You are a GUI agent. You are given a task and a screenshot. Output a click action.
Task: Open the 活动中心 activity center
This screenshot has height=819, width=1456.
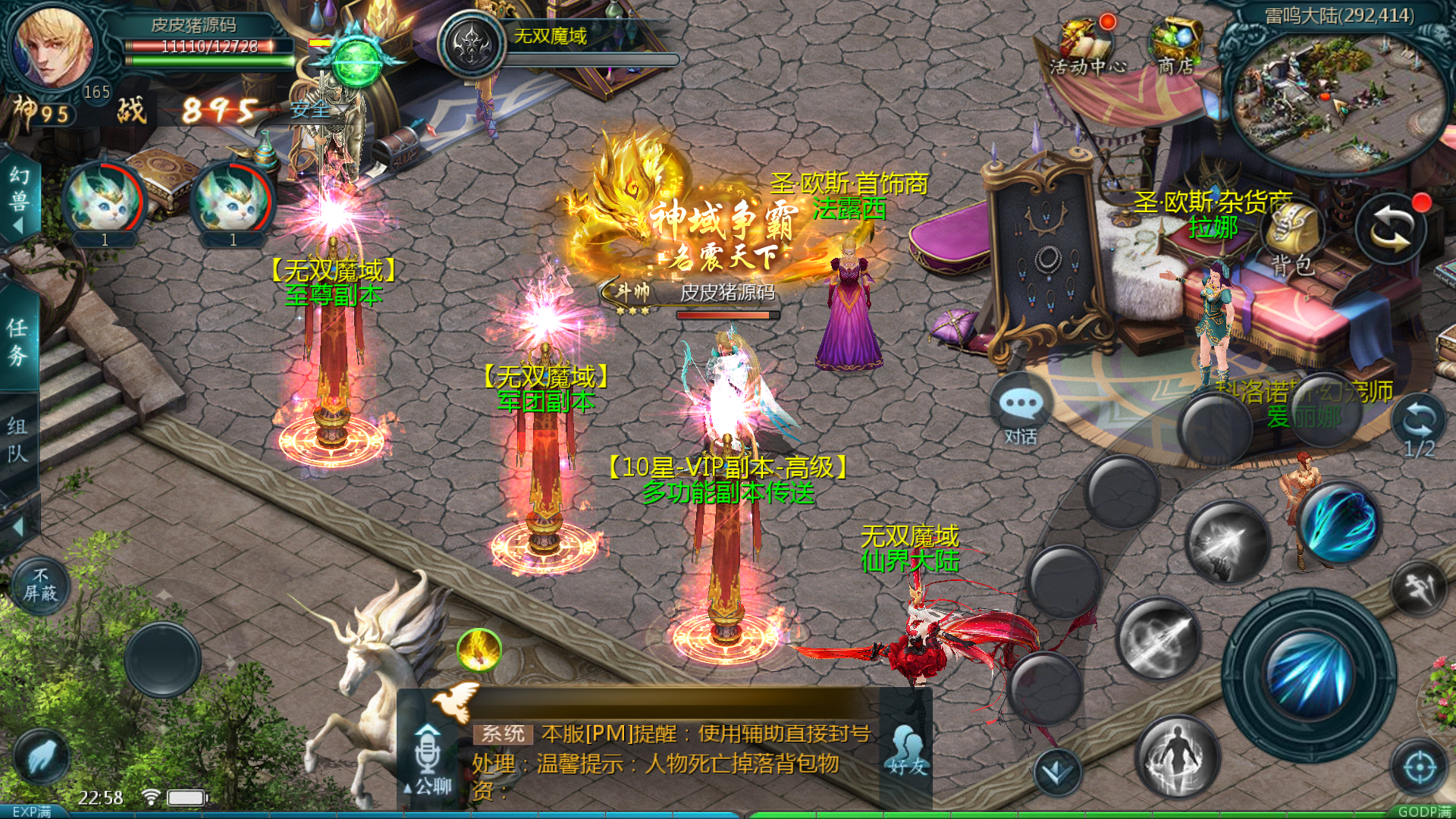[1086, 45]
